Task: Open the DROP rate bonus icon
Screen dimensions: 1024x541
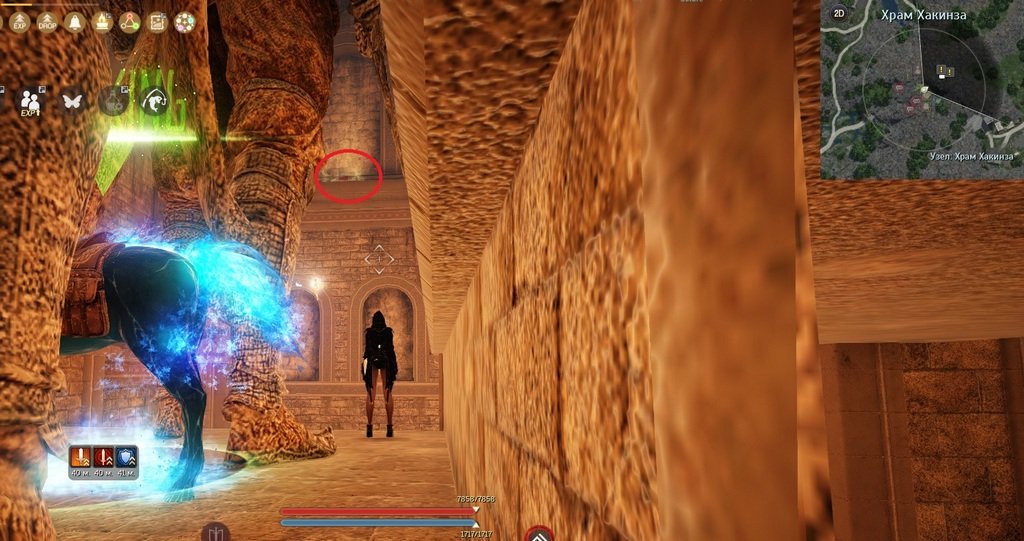Action: (47, 21)
